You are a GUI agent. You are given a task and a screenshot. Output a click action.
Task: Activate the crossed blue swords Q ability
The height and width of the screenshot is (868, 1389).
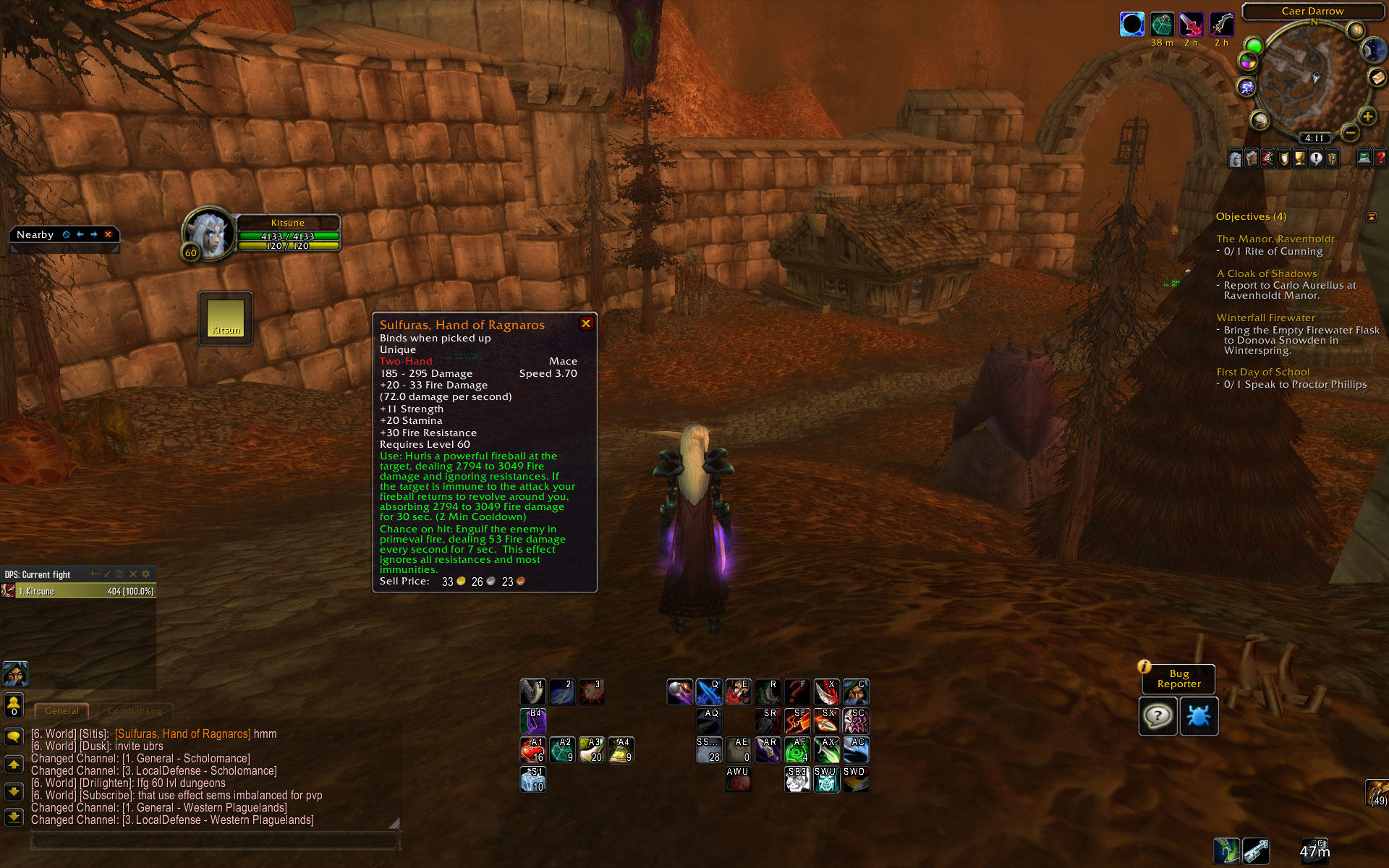tap(708, 692)
